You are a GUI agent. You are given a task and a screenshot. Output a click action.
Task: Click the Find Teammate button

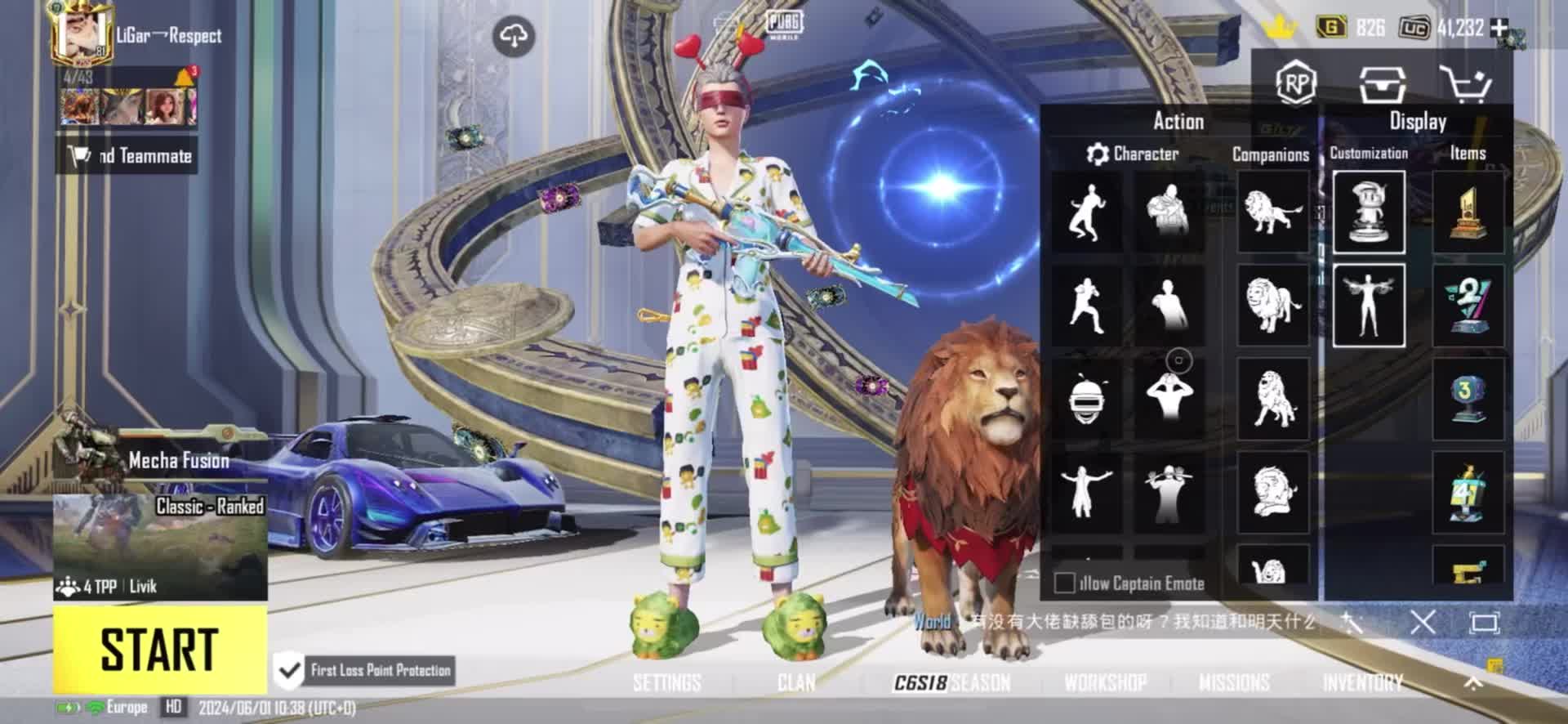click(127, 156)
